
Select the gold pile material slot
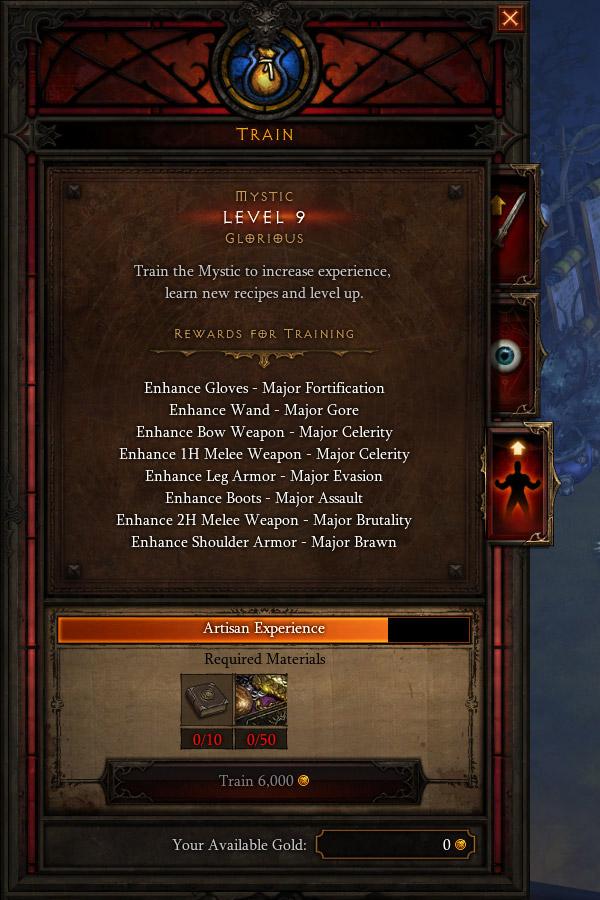tap(261, 700)
